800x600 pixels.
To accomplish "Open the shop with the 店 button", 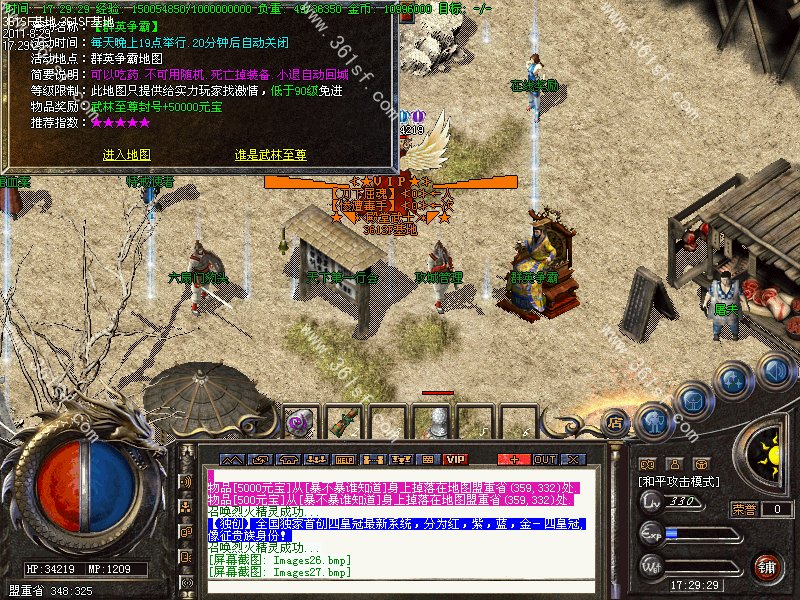I will (615, 424).
